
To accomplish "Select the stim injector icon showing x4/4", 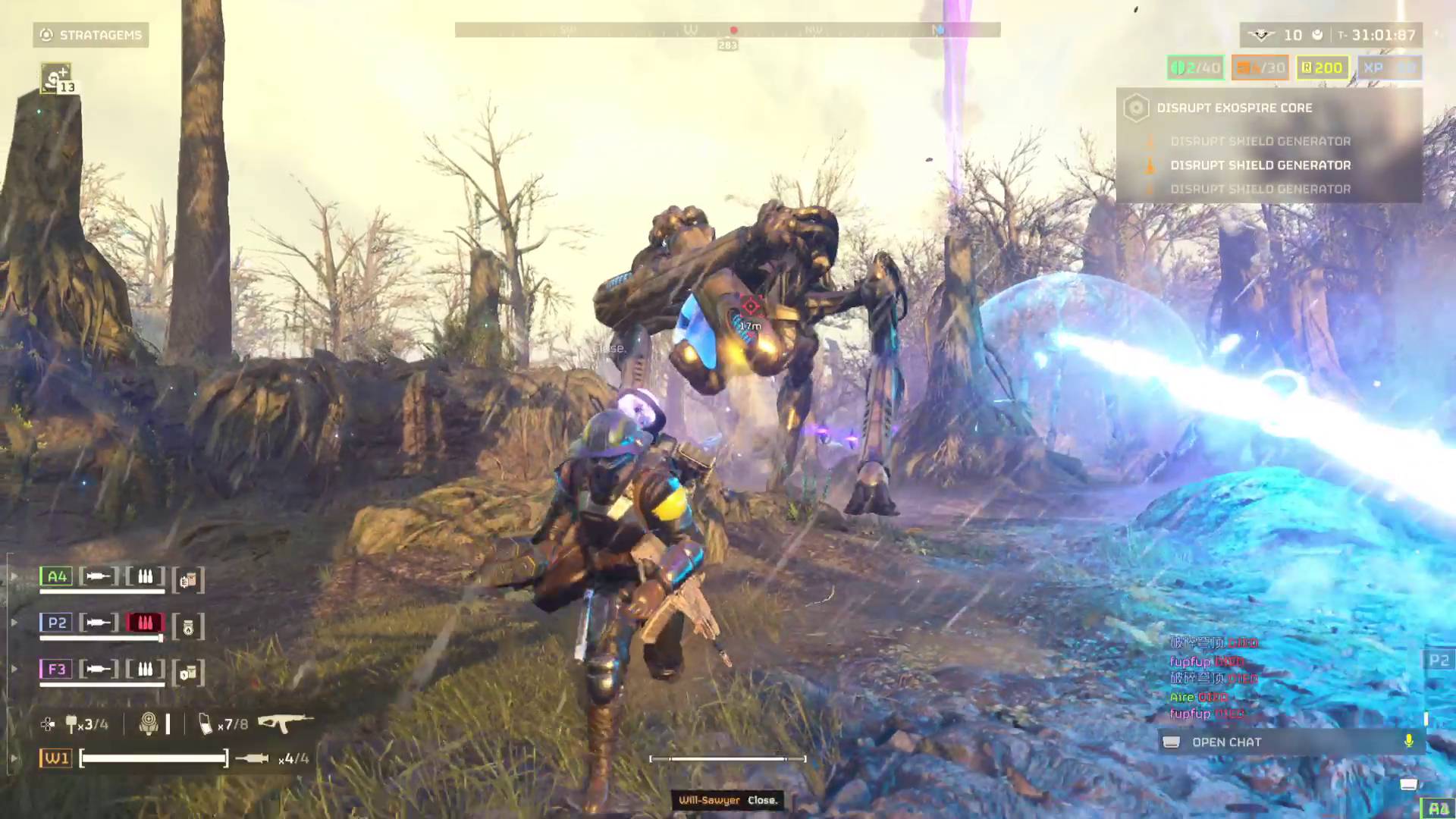I will click(253, 757).
